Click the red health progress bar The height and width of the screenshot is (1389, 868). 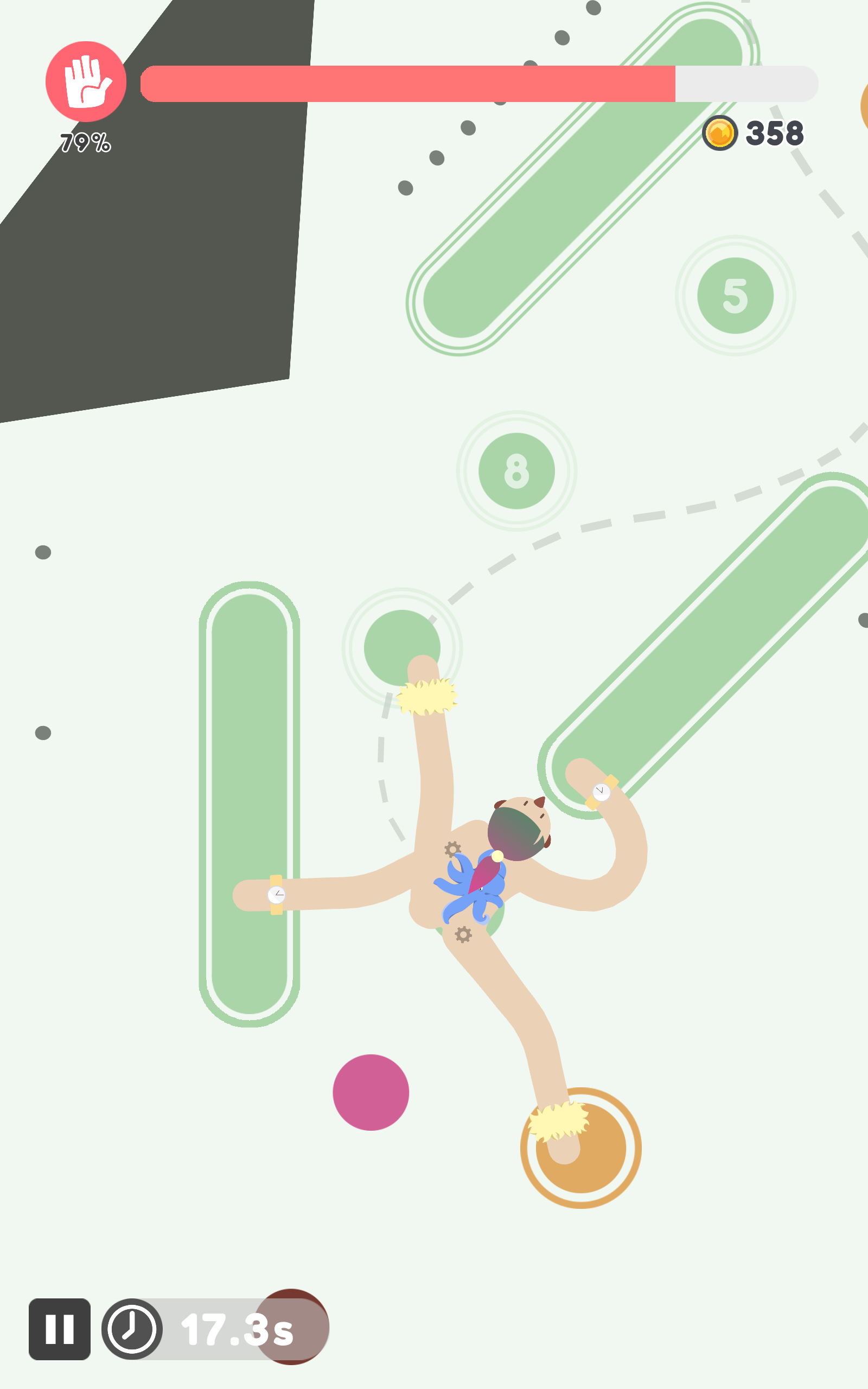411,84
